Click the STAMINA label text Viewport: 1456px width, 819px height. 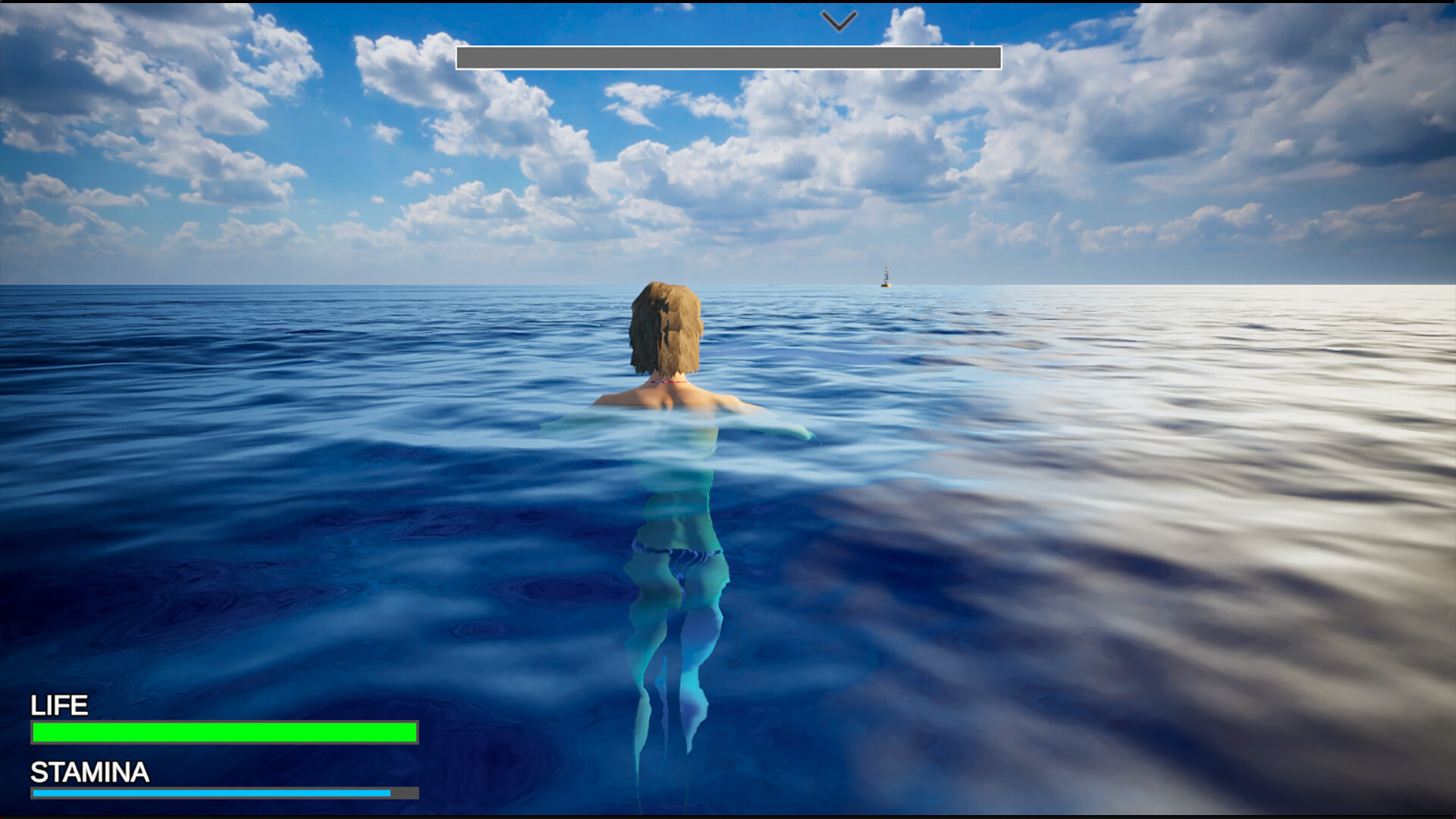pos(89,773)
